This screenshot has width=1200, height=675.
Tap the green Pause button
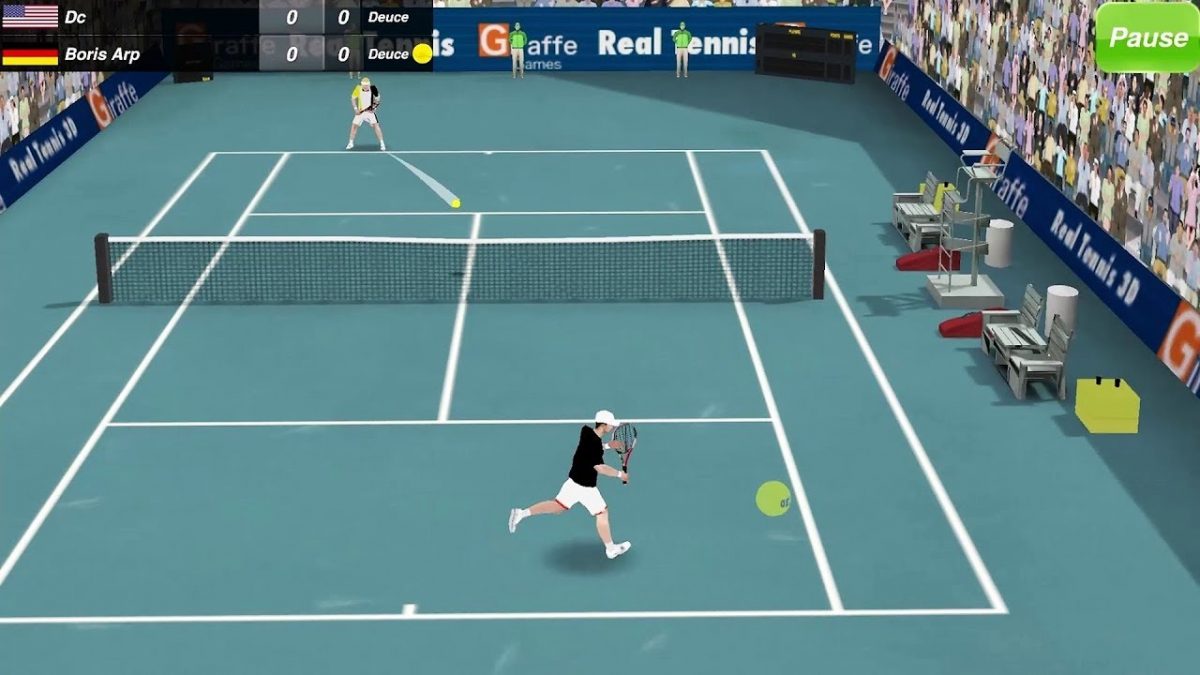click(x=1147, y=38)
